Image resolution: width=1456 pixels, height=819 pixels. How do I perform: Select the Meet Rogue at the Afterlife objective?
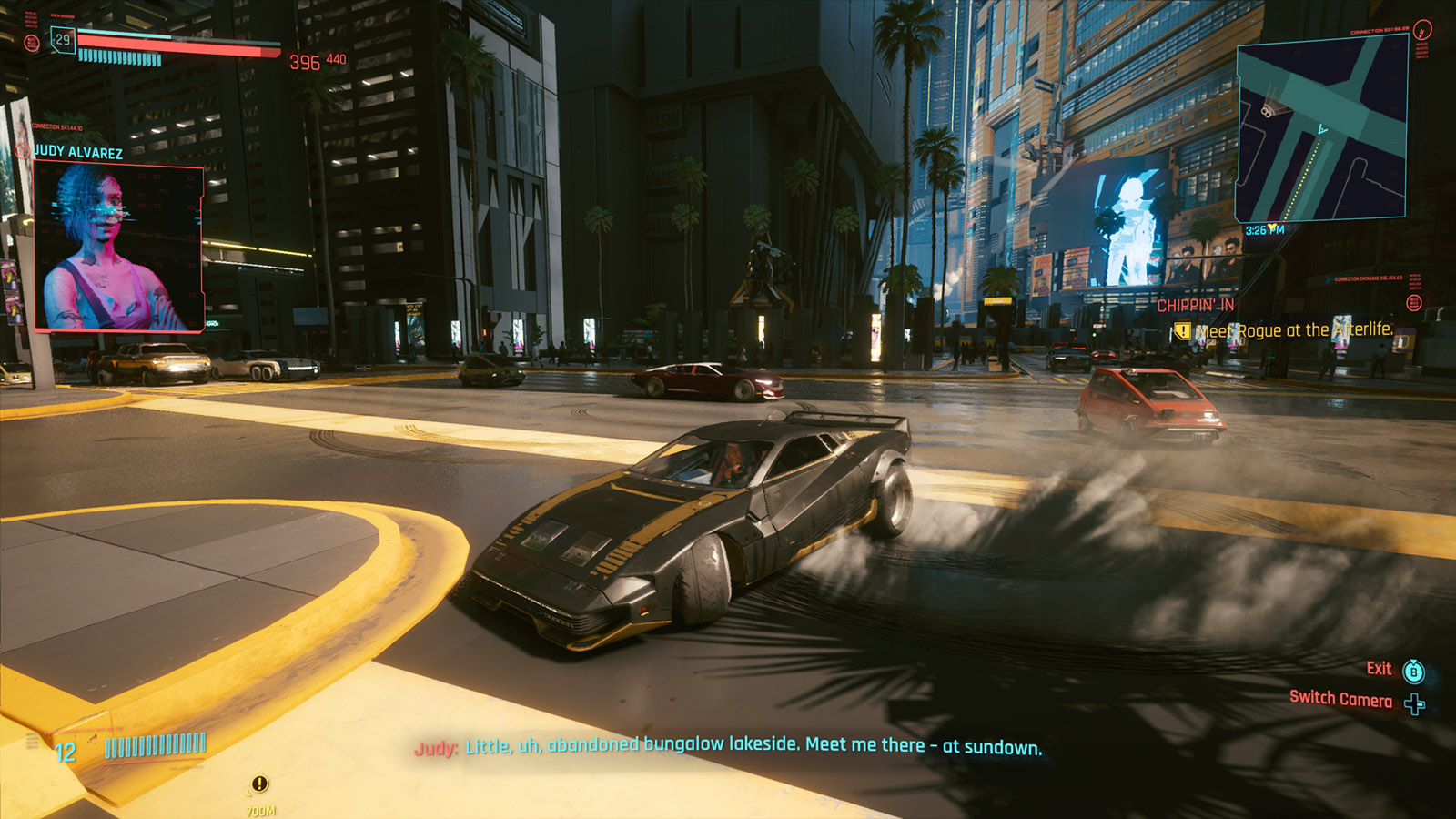point(1292,330)
